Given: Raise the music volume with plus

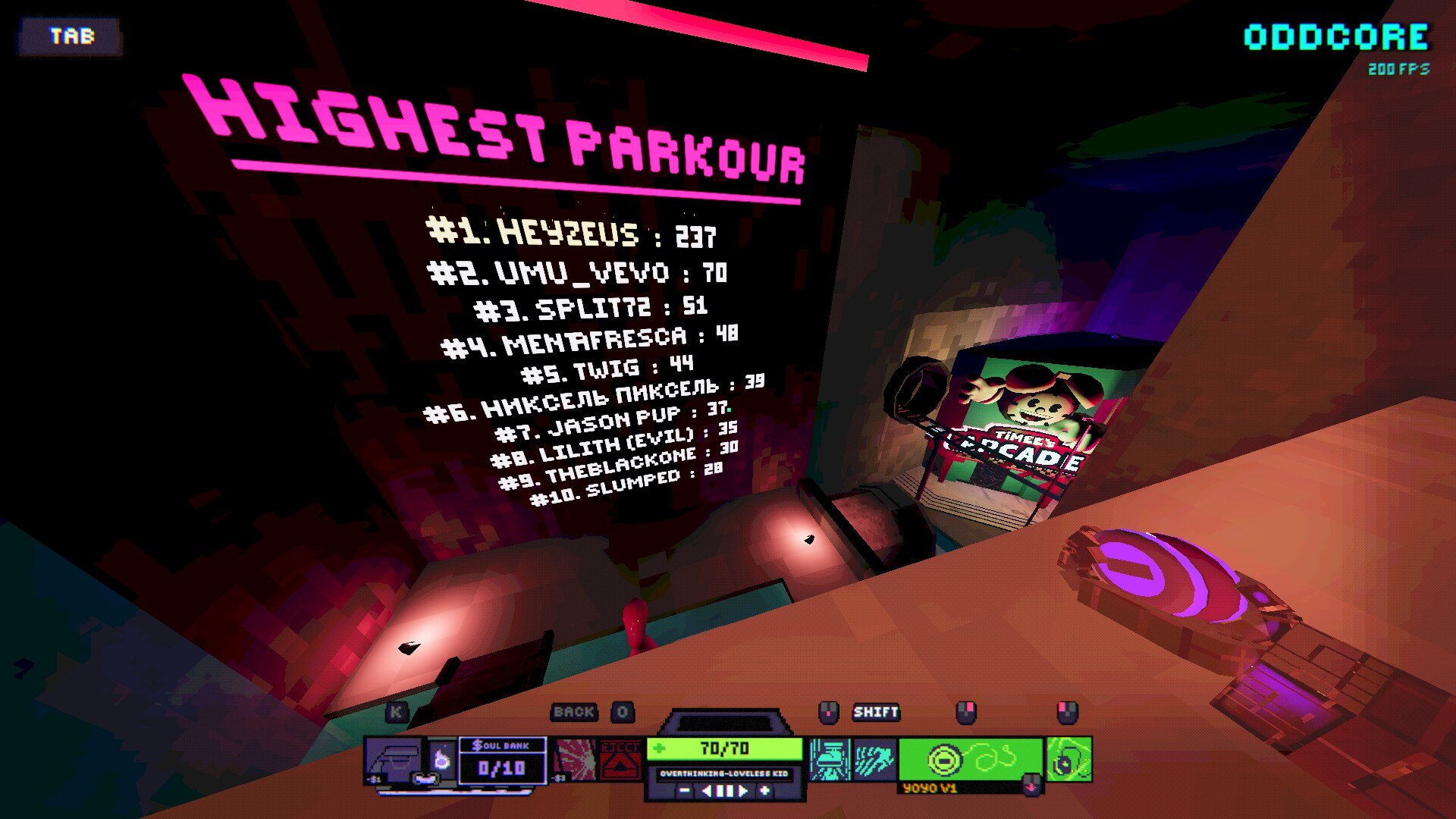Looking at the screenshot, I should (764, 791).
